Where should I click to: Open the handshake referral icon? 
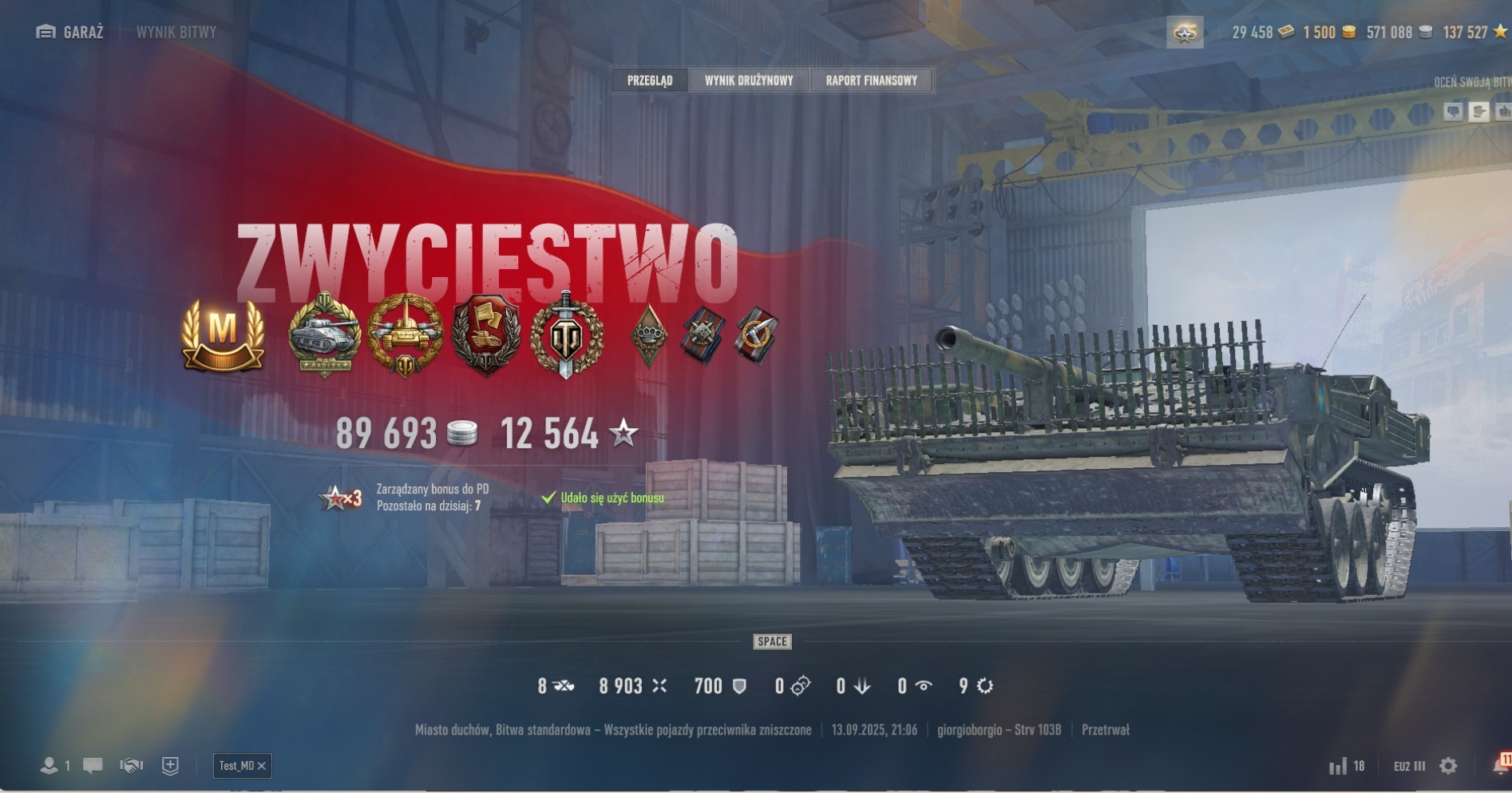[x=132, y=766]
